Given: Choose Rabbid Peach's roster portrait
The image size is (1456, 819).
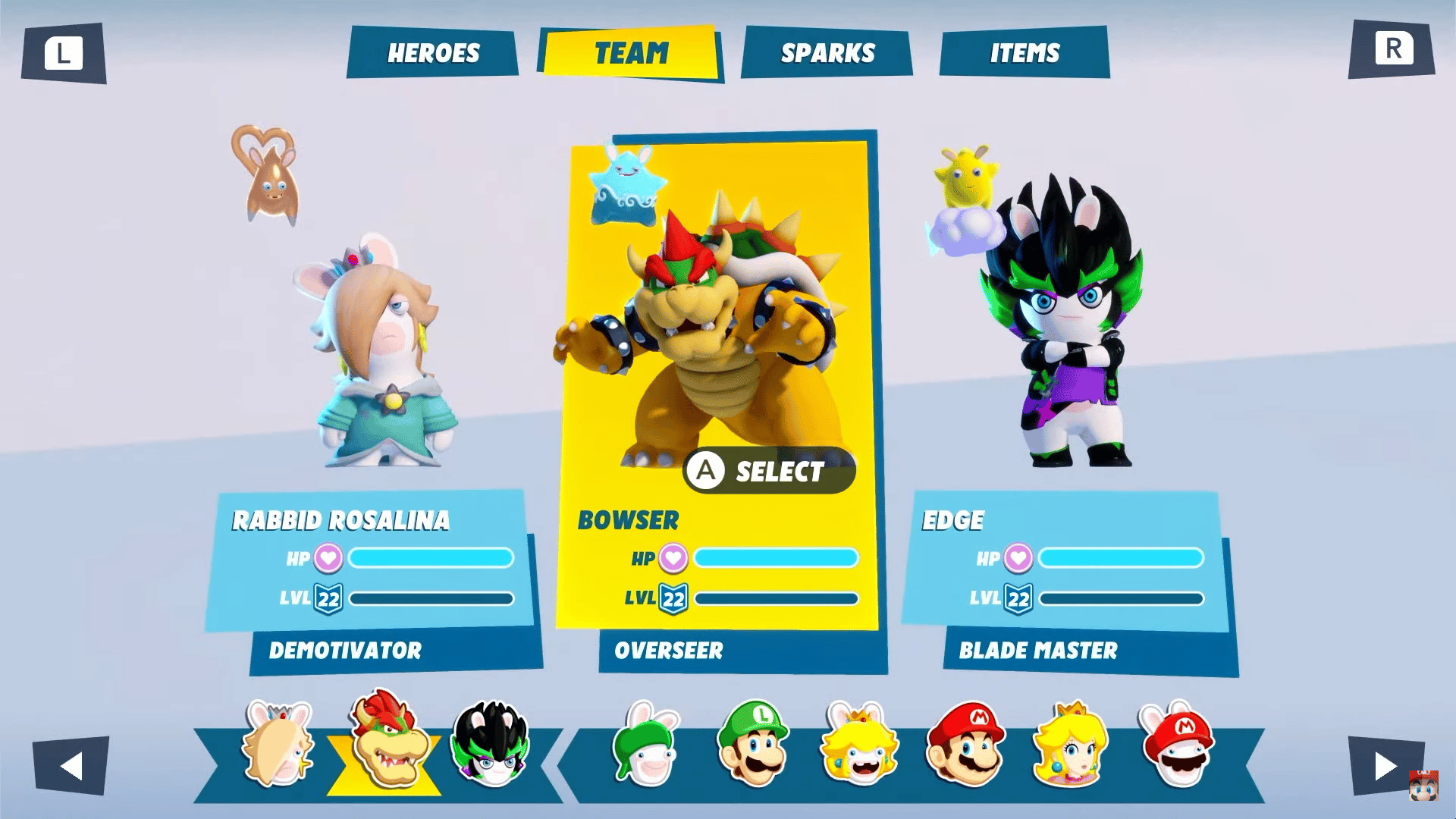Looking at the screenshot, I should [x=860, y=744].
